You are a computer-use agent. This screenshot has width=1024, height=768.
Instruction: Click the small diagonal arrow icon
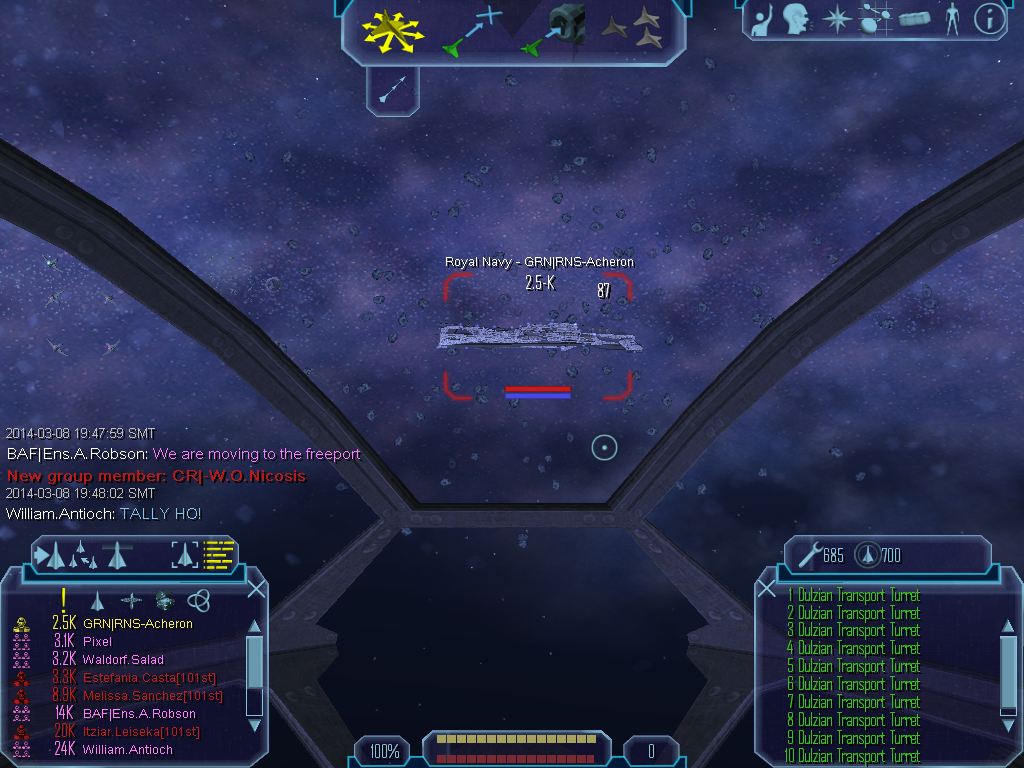pos(392,91)
